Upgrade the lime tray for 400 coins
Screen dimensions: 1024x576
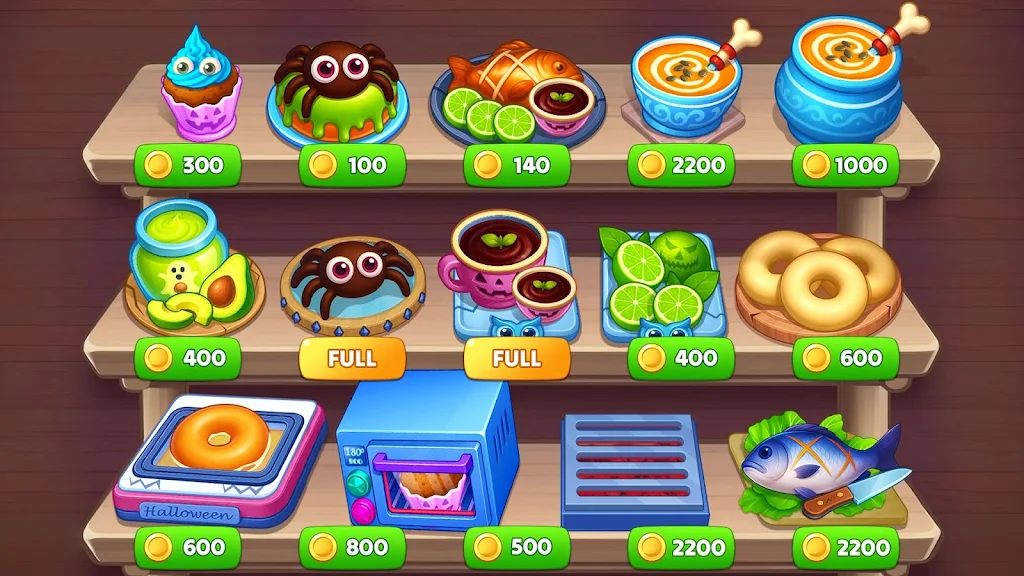point(681,358)
